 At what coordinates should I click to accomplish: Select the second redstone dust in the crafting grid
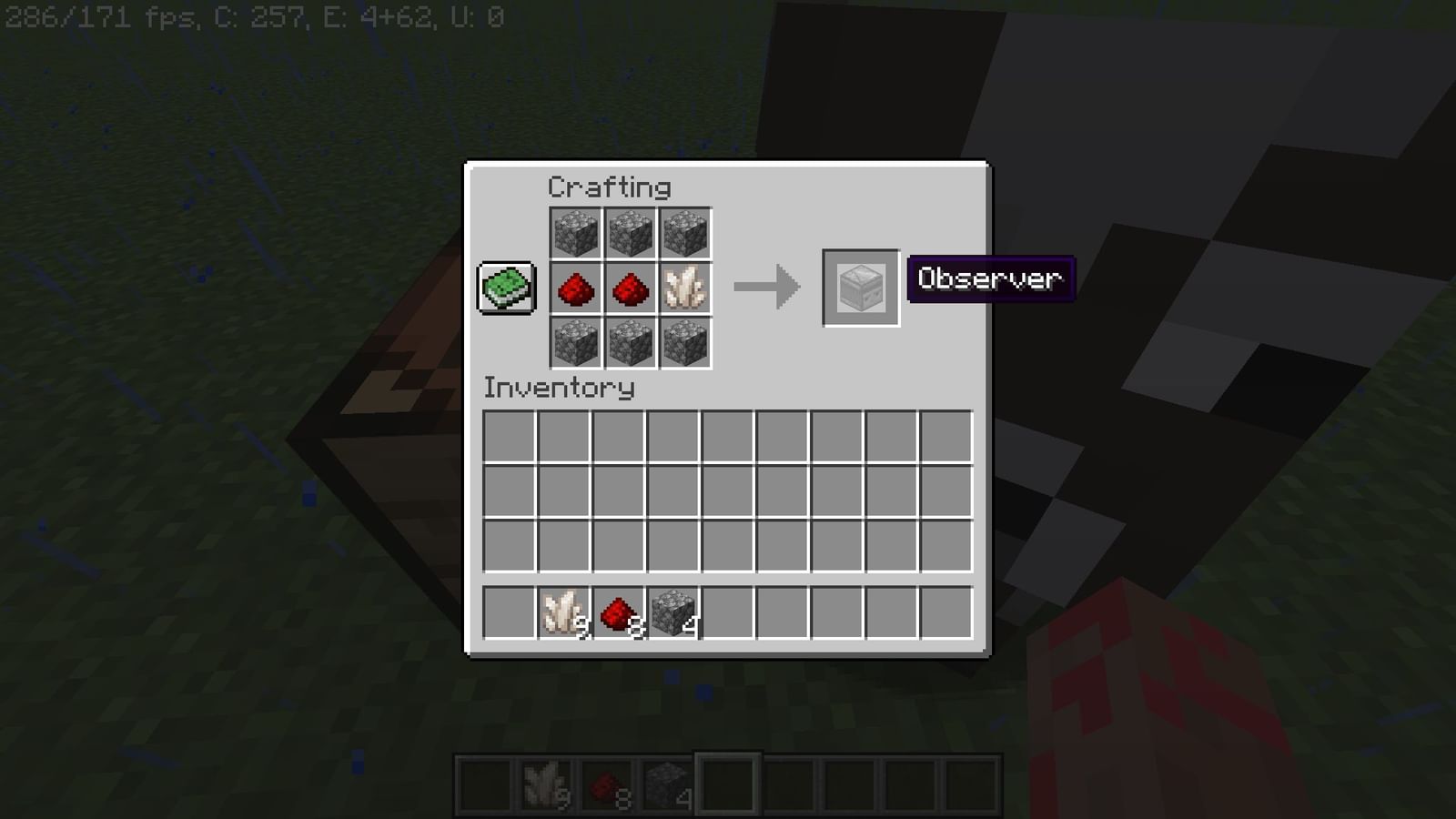click(x=632, y=289)
